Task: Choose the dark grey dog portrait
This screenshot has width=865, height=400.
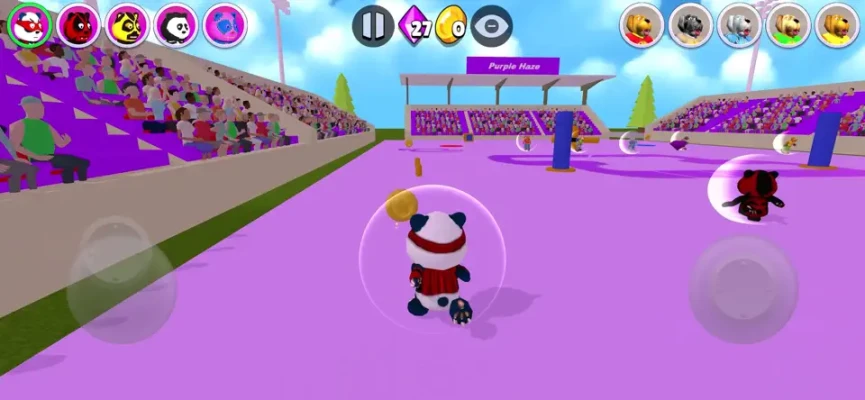Action: [691, 25]
